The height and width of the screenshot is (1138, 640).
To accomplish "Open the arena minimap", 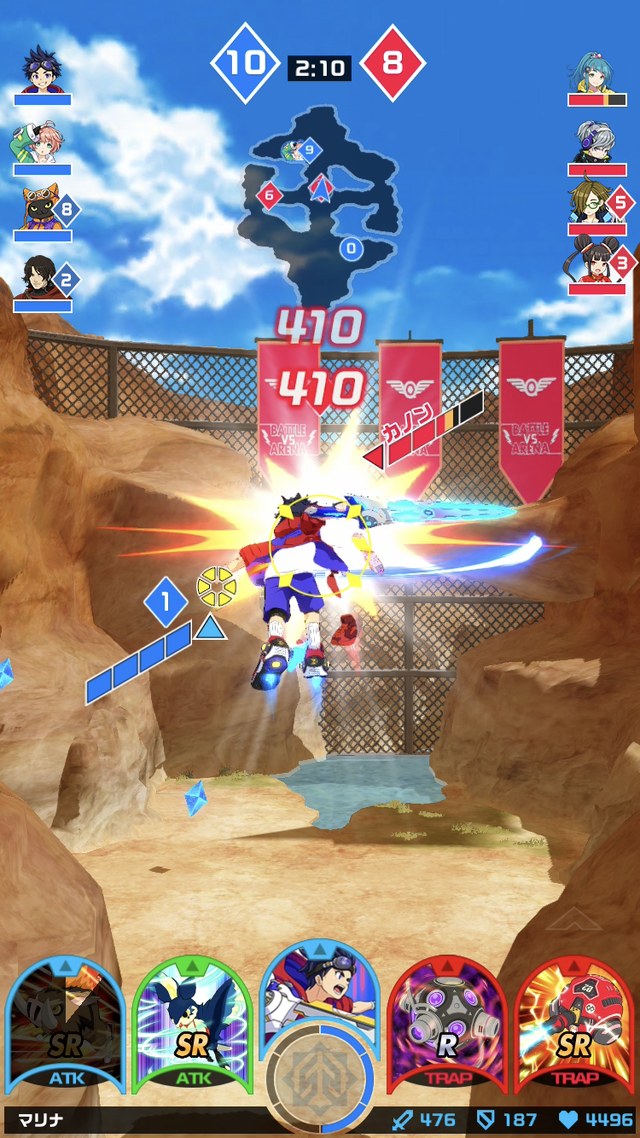I will tap(318, 195).
